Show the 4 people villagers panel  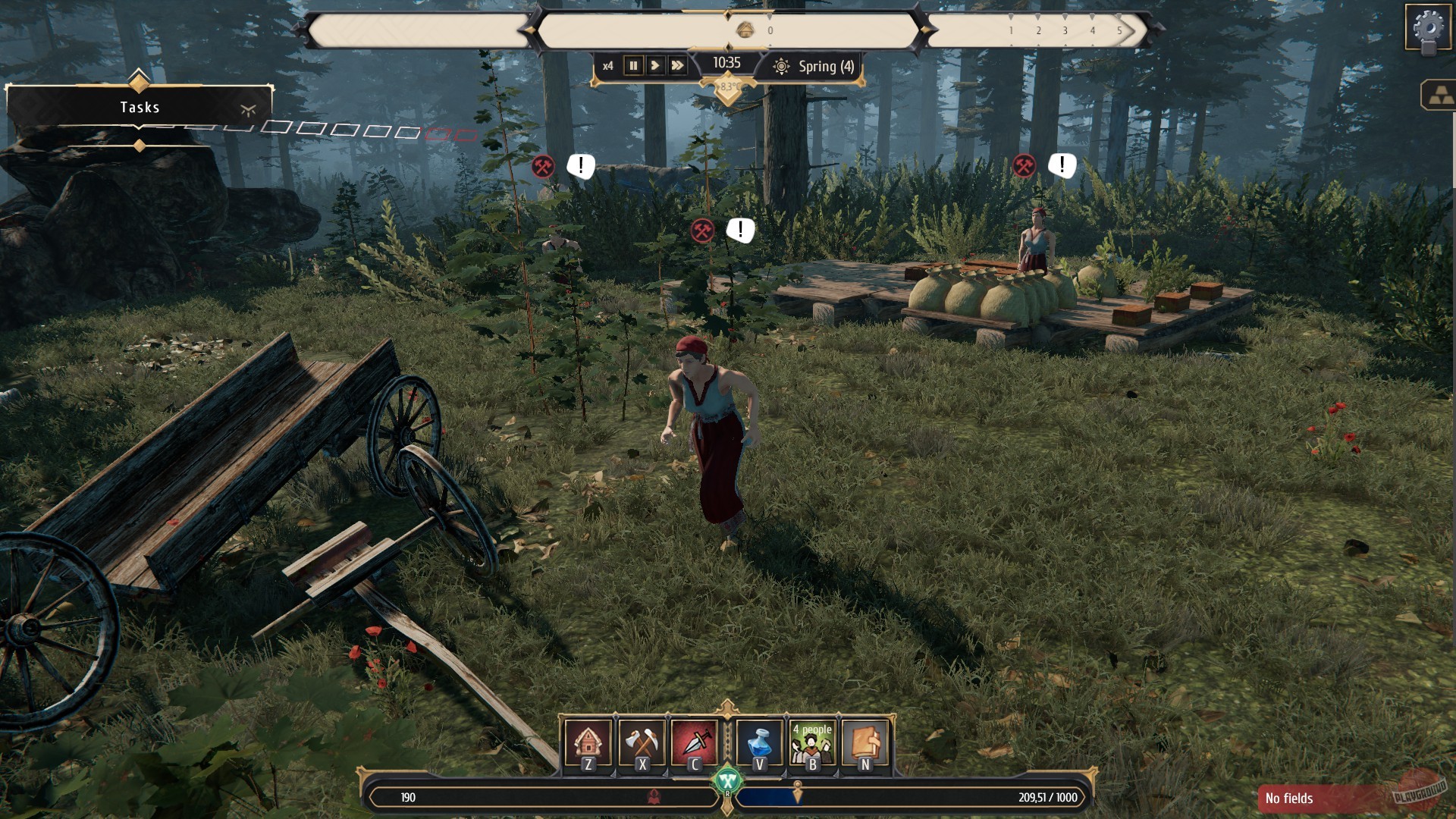[812, 743]
